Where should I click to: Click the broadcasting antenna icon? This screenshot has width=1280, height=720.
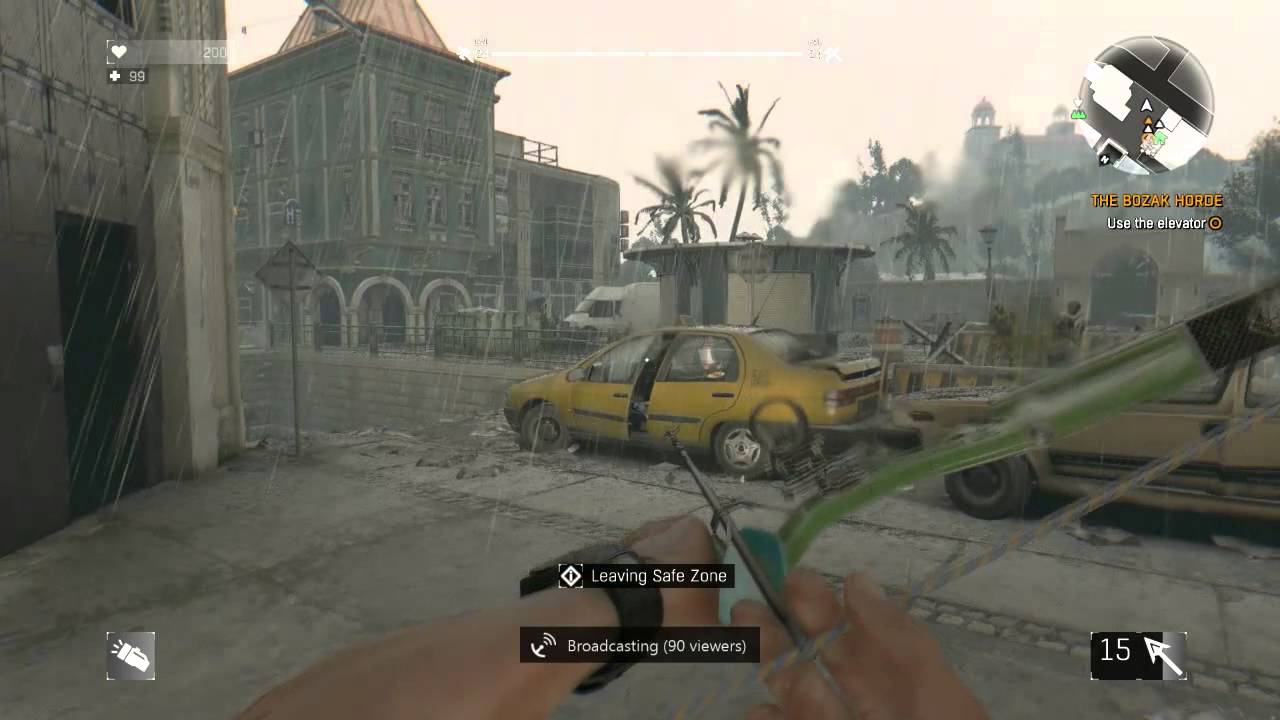(543, 646)
